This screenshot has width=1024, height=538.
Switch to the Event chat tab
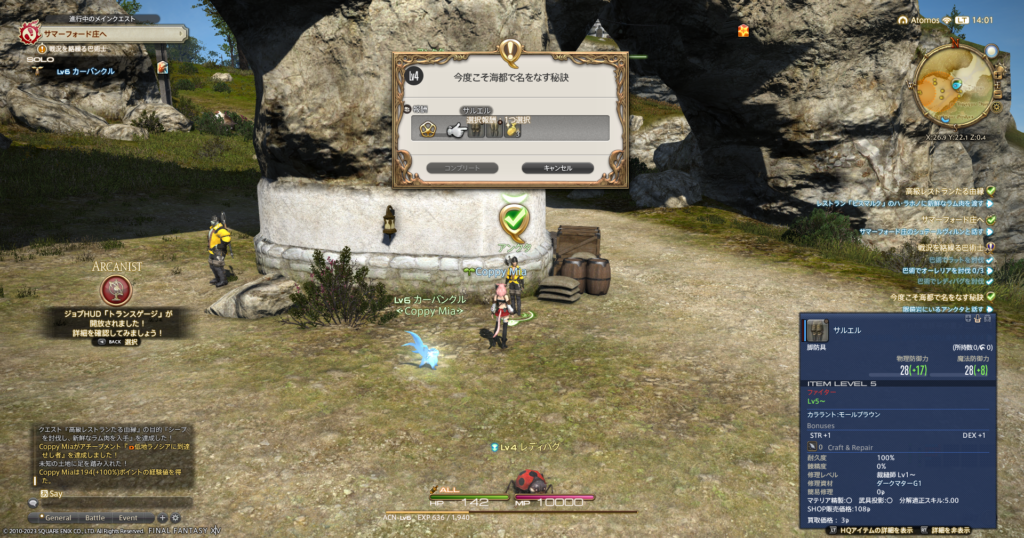pos(128,517)
